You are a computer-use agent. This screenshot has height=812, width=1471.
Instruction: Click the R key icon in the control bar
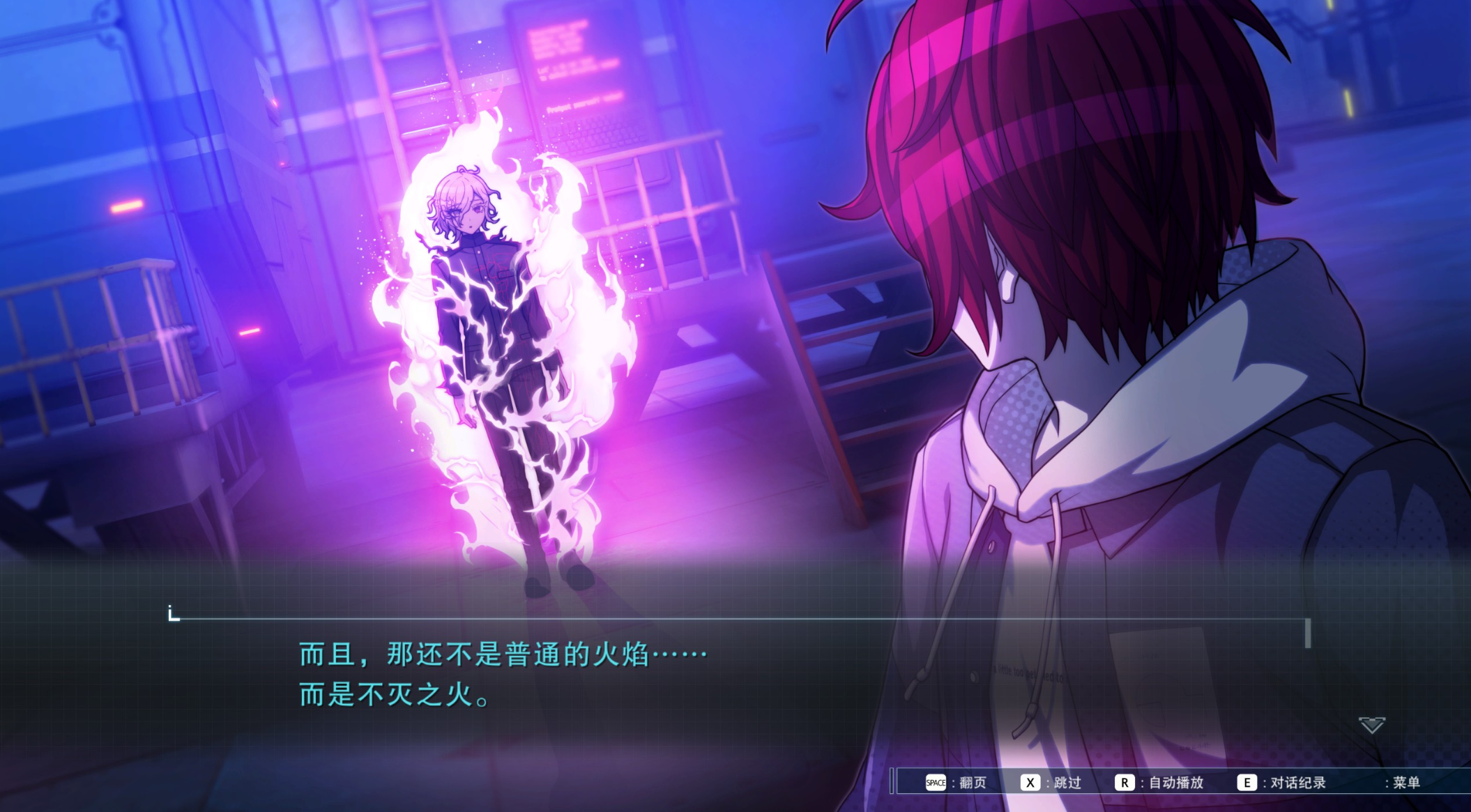click(x=1124, y=782)
